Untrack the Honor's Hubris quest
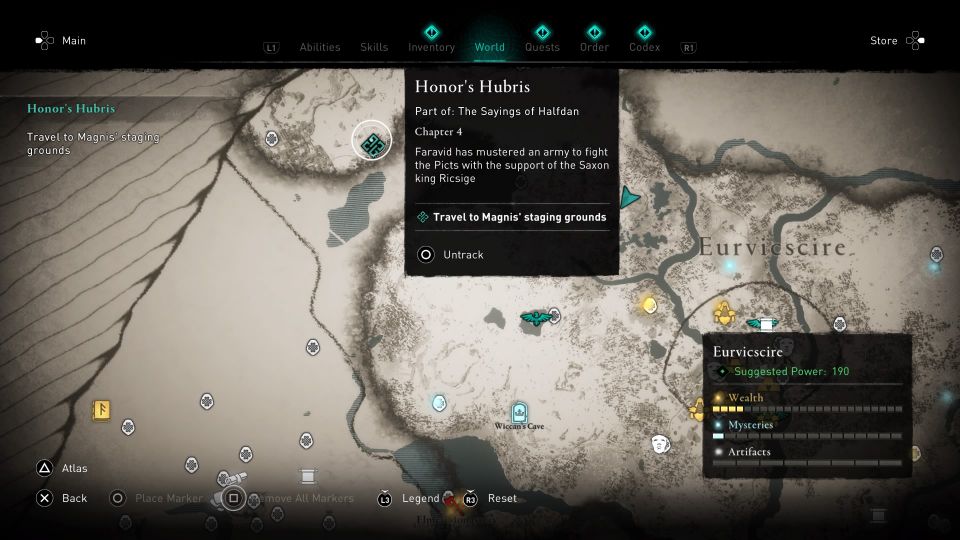This screenshot has height=540, width=960. tap(451, 255)
